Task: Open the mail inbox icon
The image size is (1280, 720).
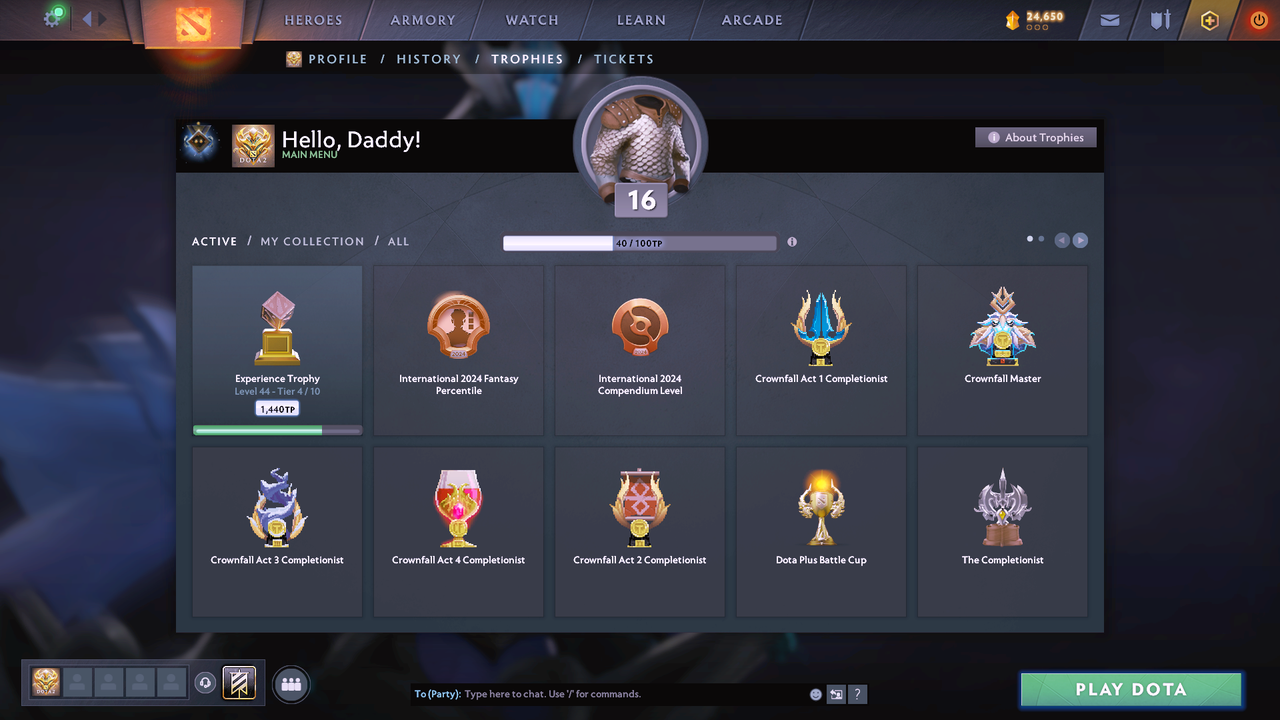Action: [x=1108, y=20]
